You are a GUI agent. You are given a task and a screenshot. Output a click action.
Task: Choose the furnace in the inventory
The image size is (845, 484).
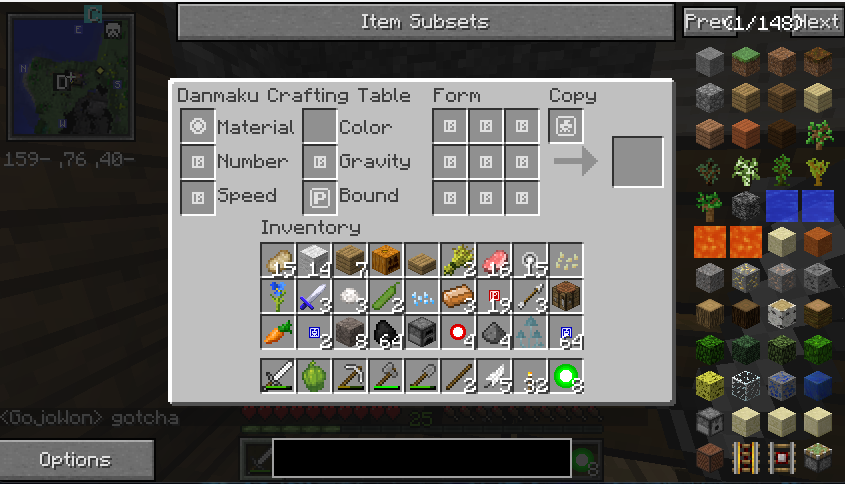[x=422, y=330]
